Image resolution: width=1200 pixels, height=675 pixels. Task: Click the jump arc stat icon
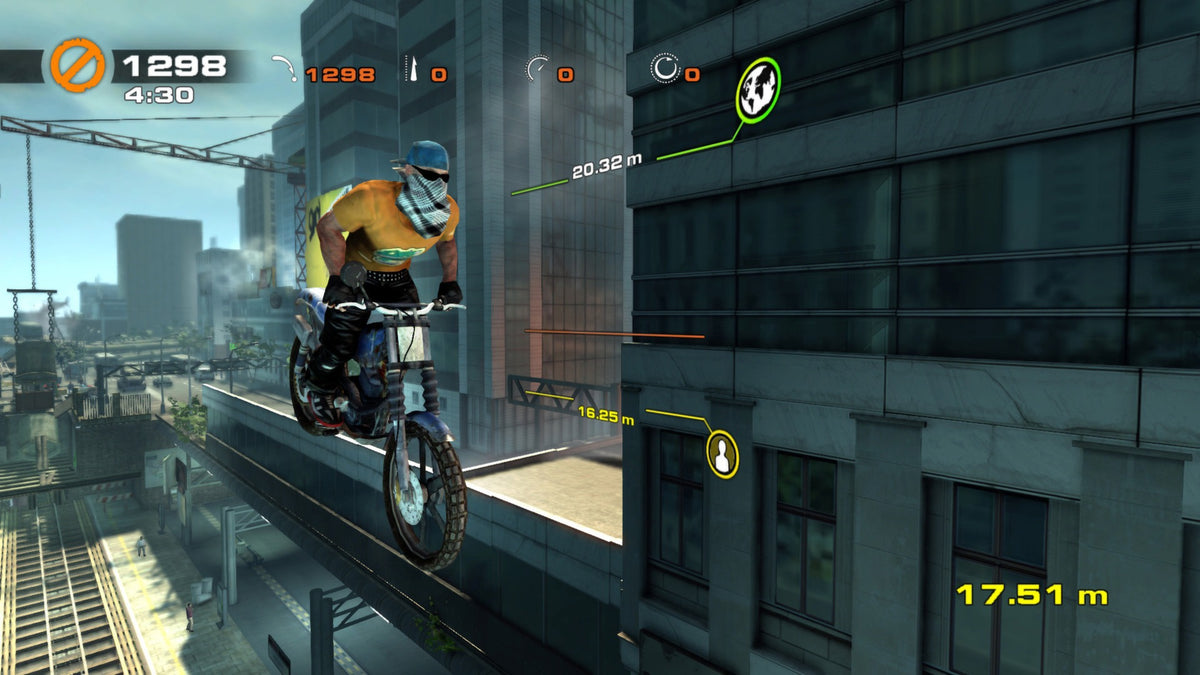click(285, 71)
